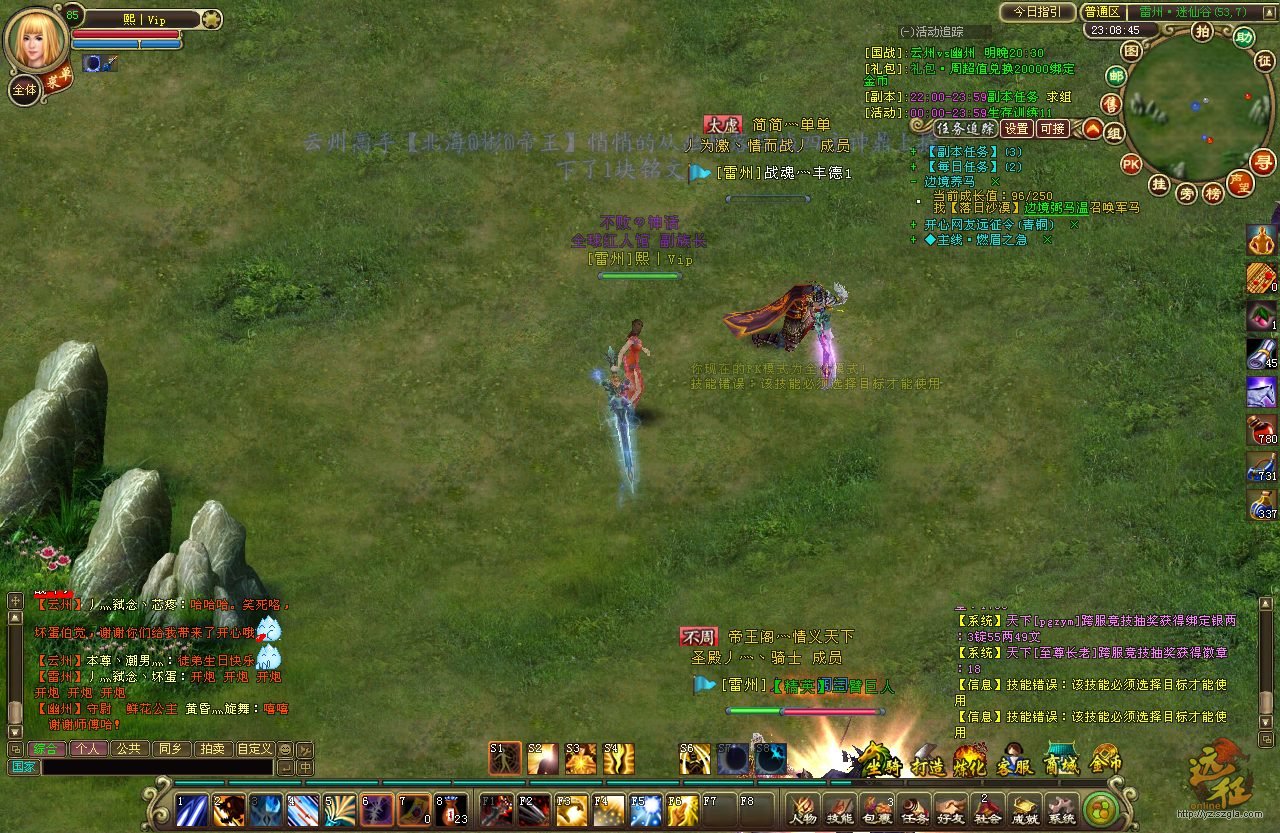Screen dimensions: 1280x833
Task: Toggle the PK mode button
Action: click(x=1131, y=163)
